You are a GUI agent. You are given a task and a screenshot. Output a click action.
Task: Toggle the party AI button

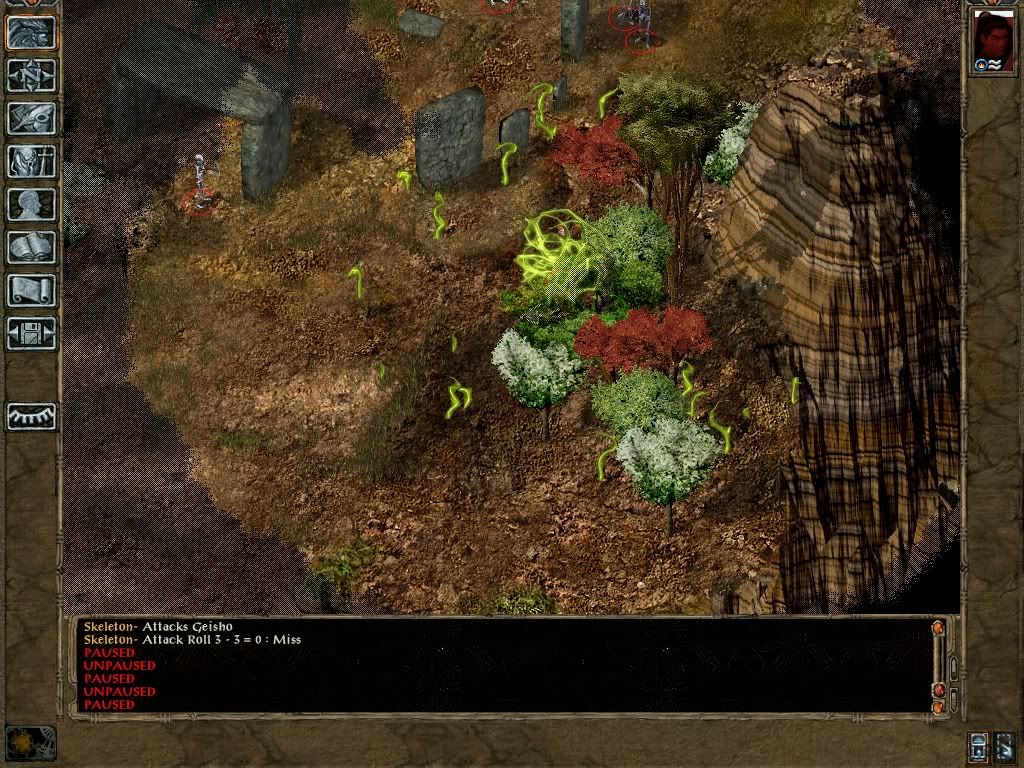click(1005, 746)
